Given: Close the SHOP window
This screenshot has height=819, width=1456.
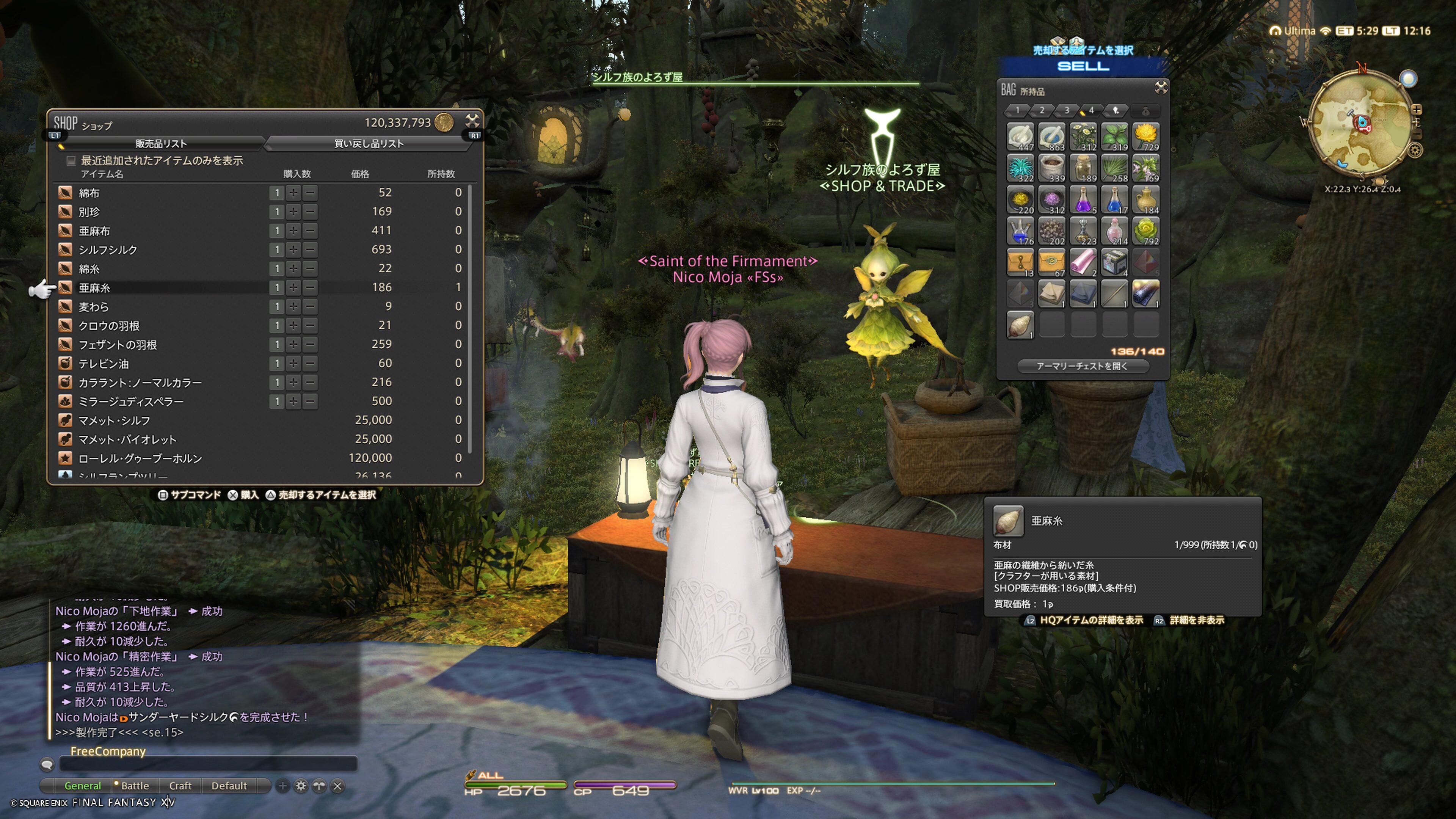Looking at the screenshot, I should [472, 121].
